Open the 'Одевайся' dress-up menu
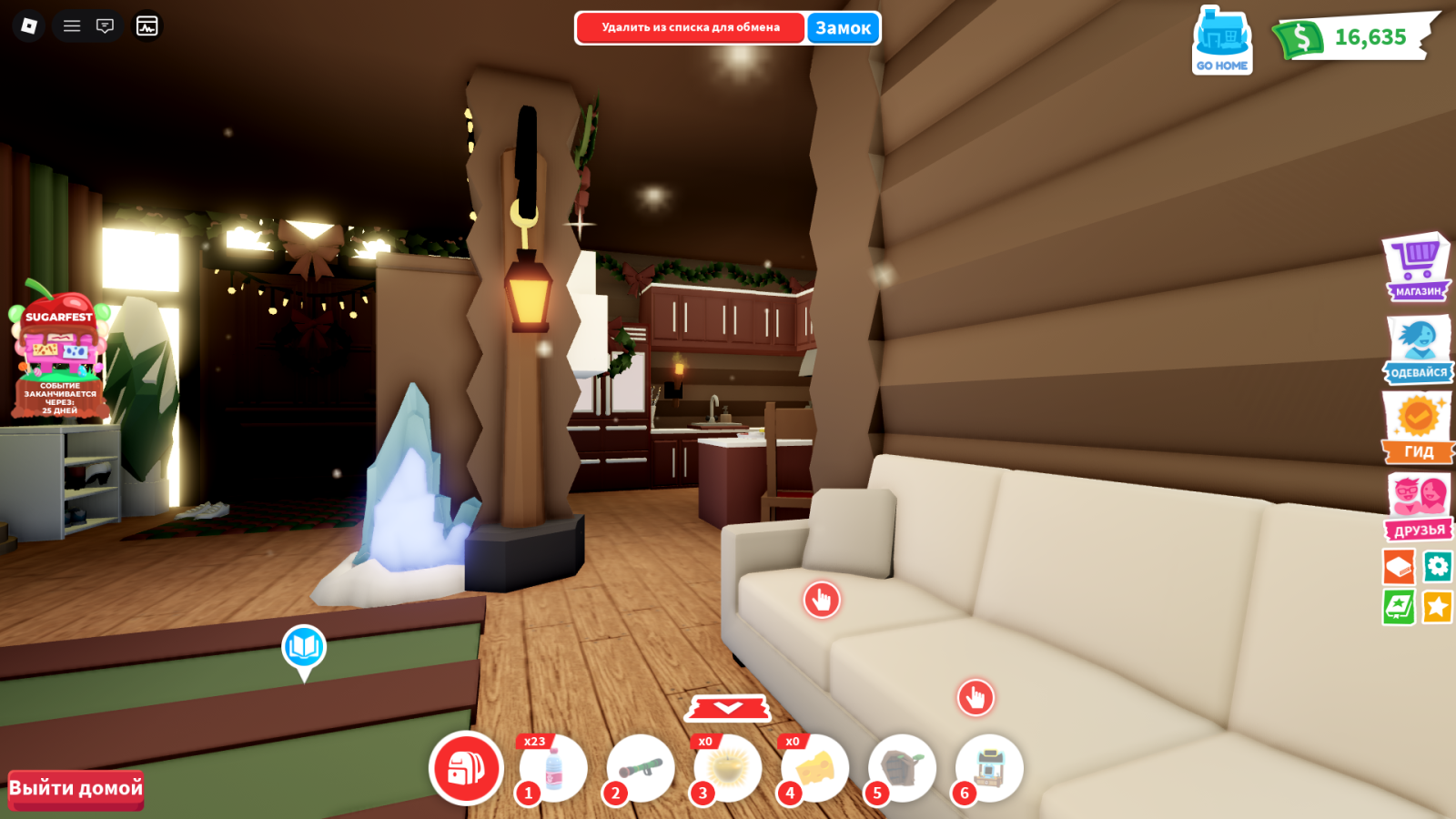Viewport: 1456px width, 819px height. click(x=1418, y=349)
